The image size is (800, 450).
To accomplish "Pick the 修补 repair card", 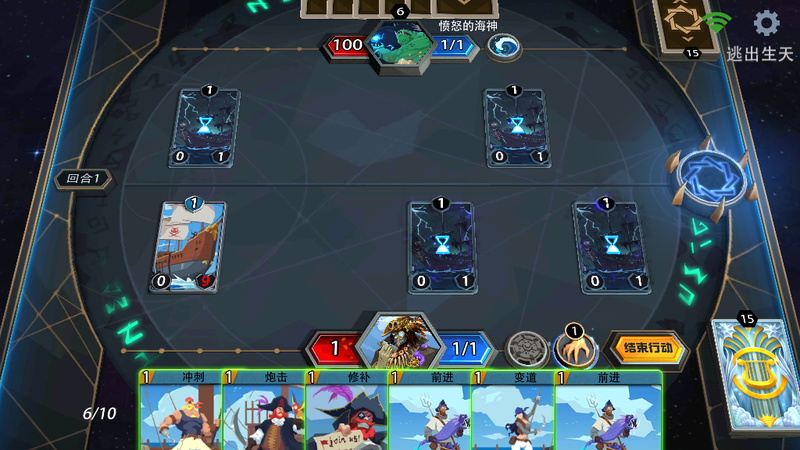I will [345, 412].
